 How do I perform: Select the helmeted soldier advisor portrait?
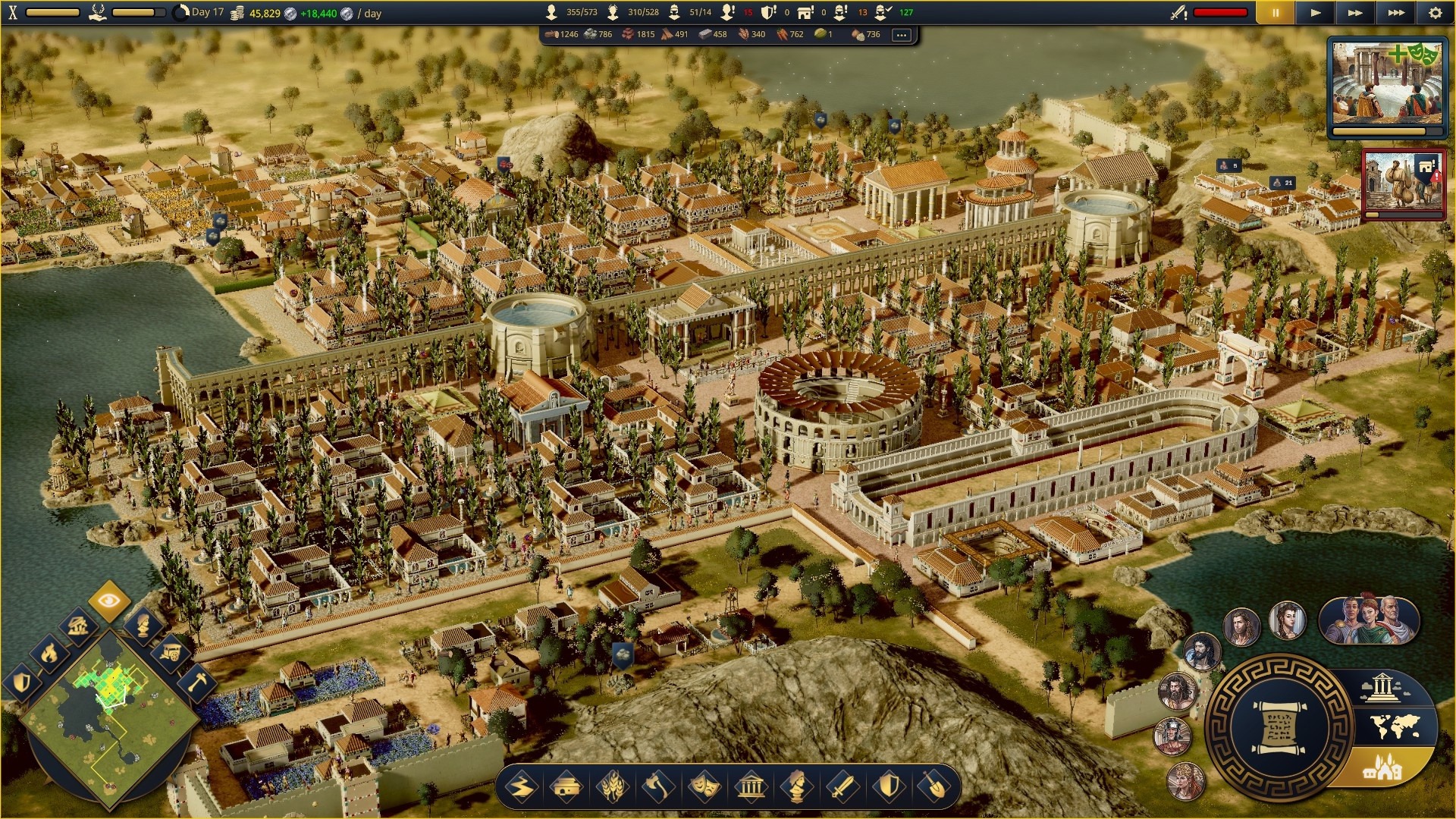(1172, 736)
